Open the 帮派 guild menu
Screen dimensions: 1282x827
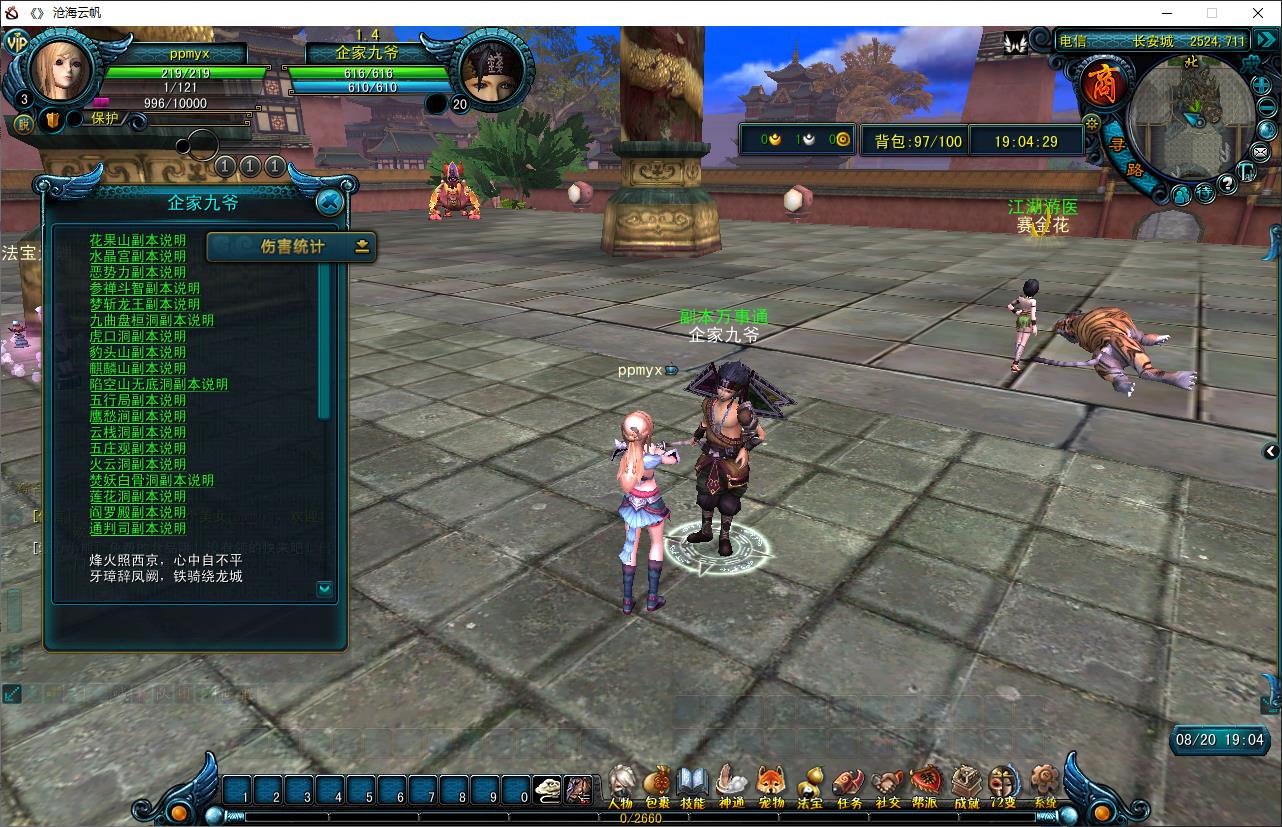[925, 785]
